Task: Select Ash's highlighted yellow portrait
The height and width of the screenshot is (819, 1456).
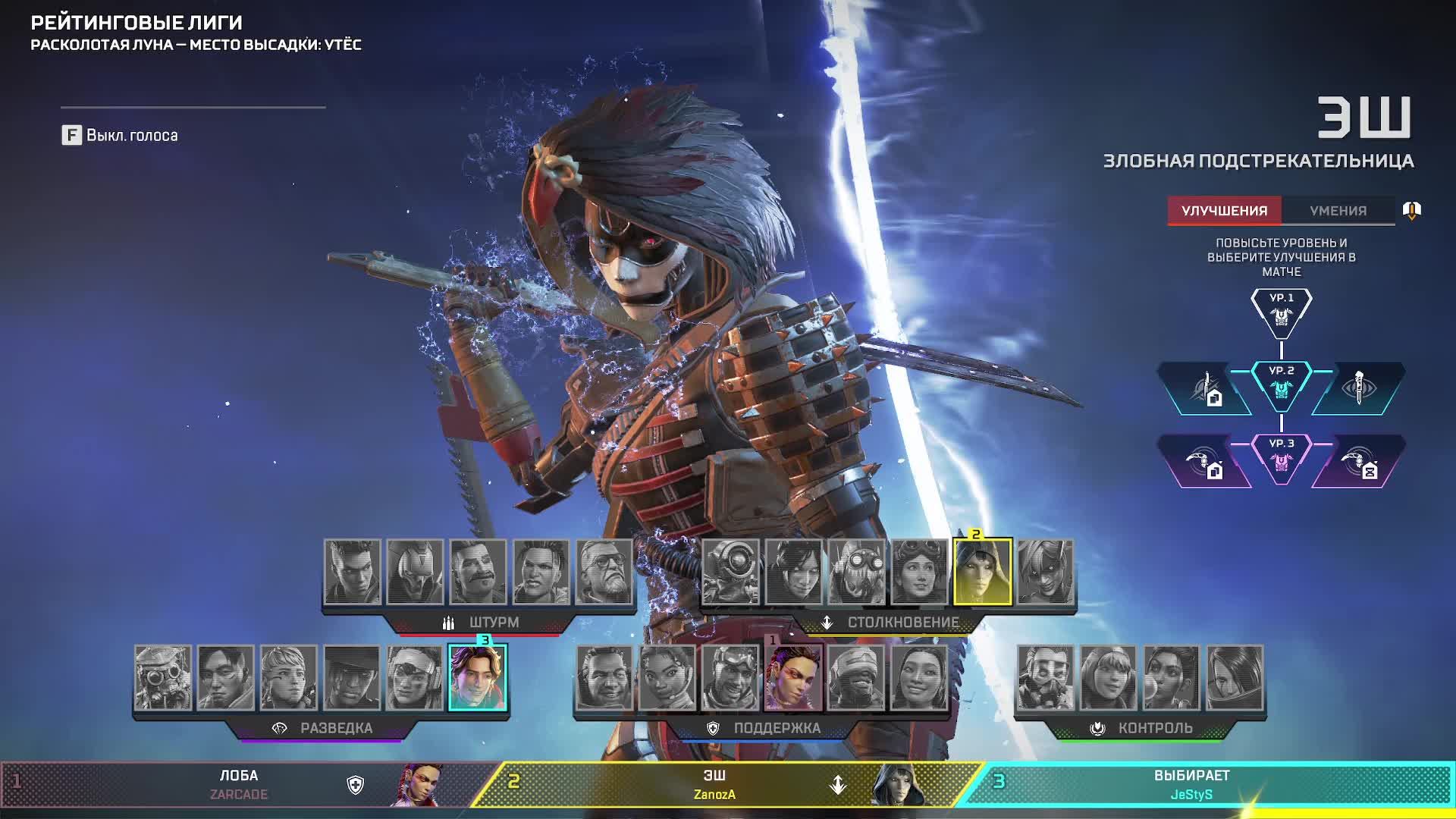Action: tap(982, 573)
